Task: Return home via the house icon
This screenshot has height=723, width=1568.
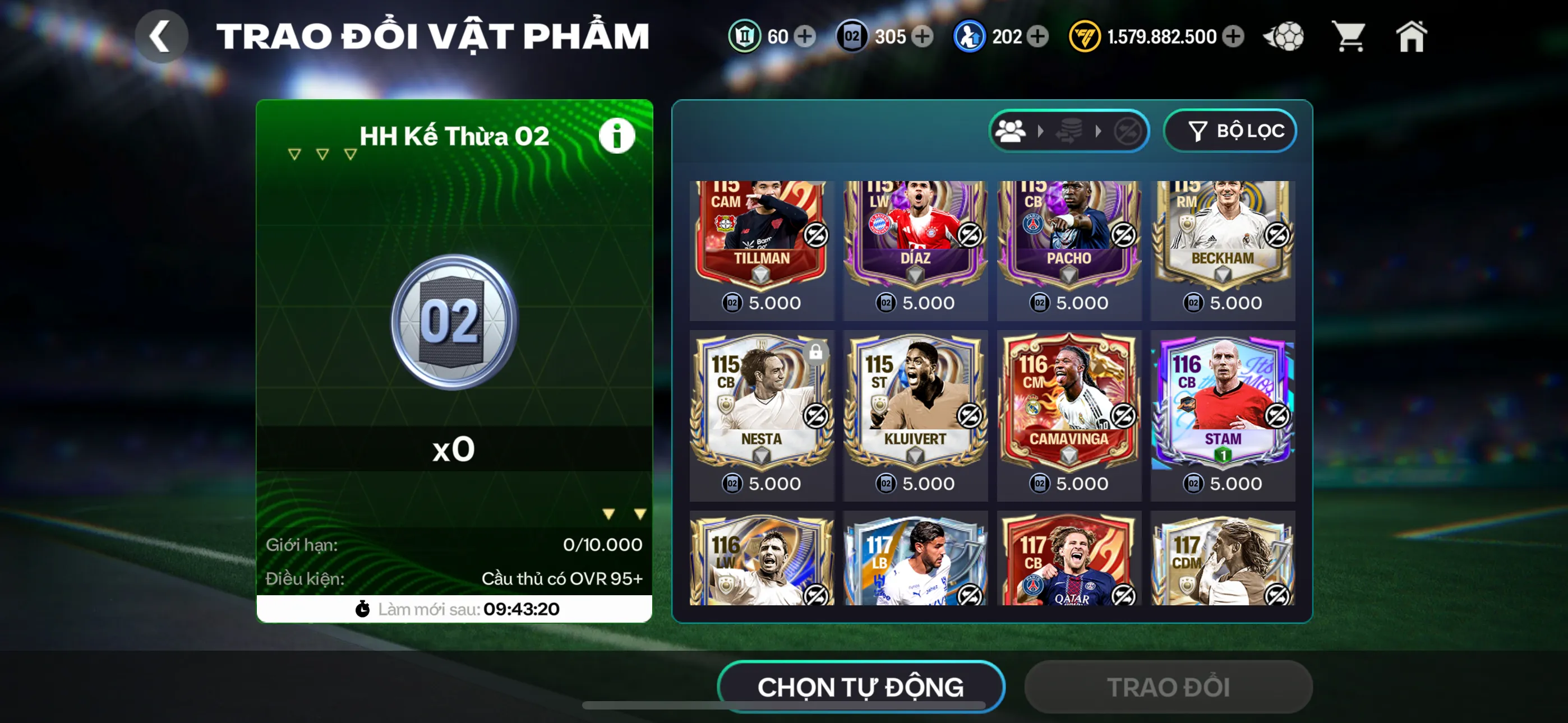Action: [x=1412, y=36]
